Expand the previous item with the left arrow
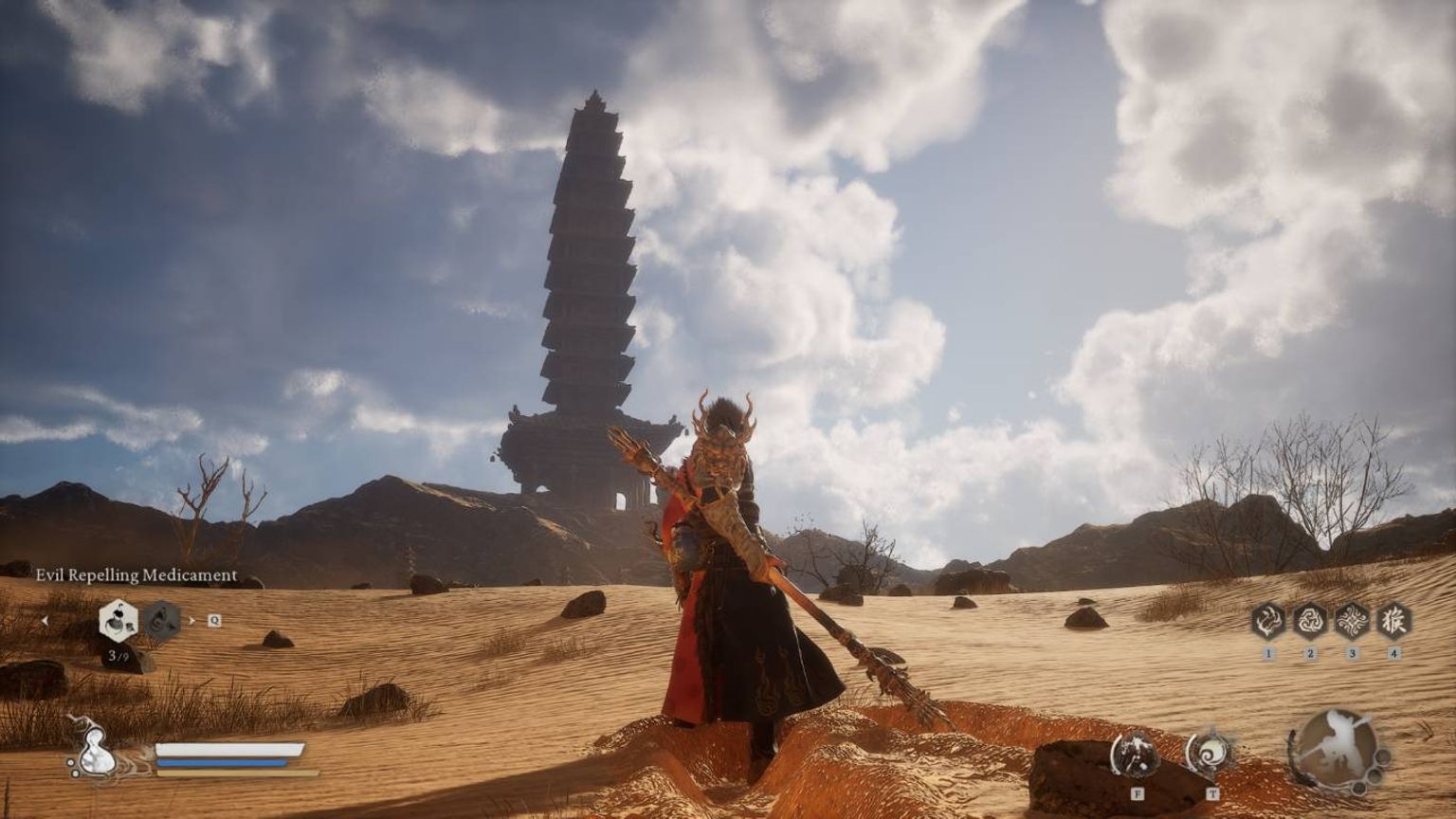Image resolution: width=1456 pixels, height=819 pixels. coord(45,621)
